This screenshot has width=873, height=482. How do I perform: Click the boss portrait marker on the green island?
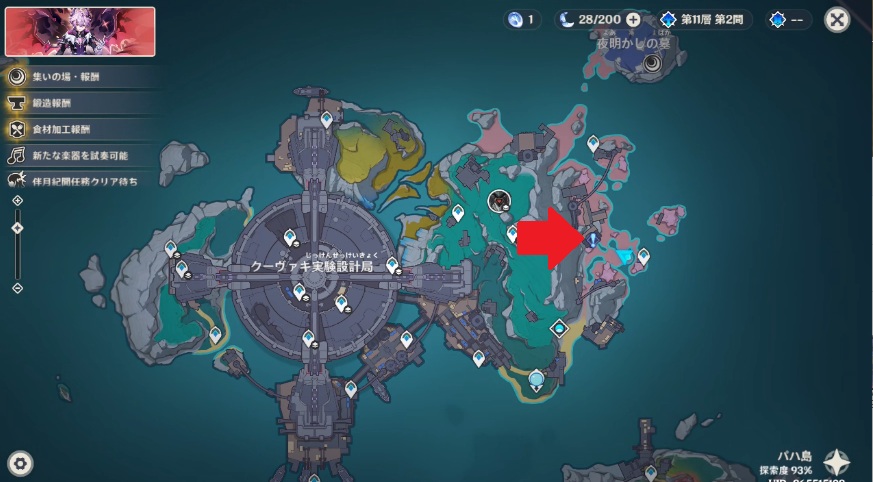498,201
